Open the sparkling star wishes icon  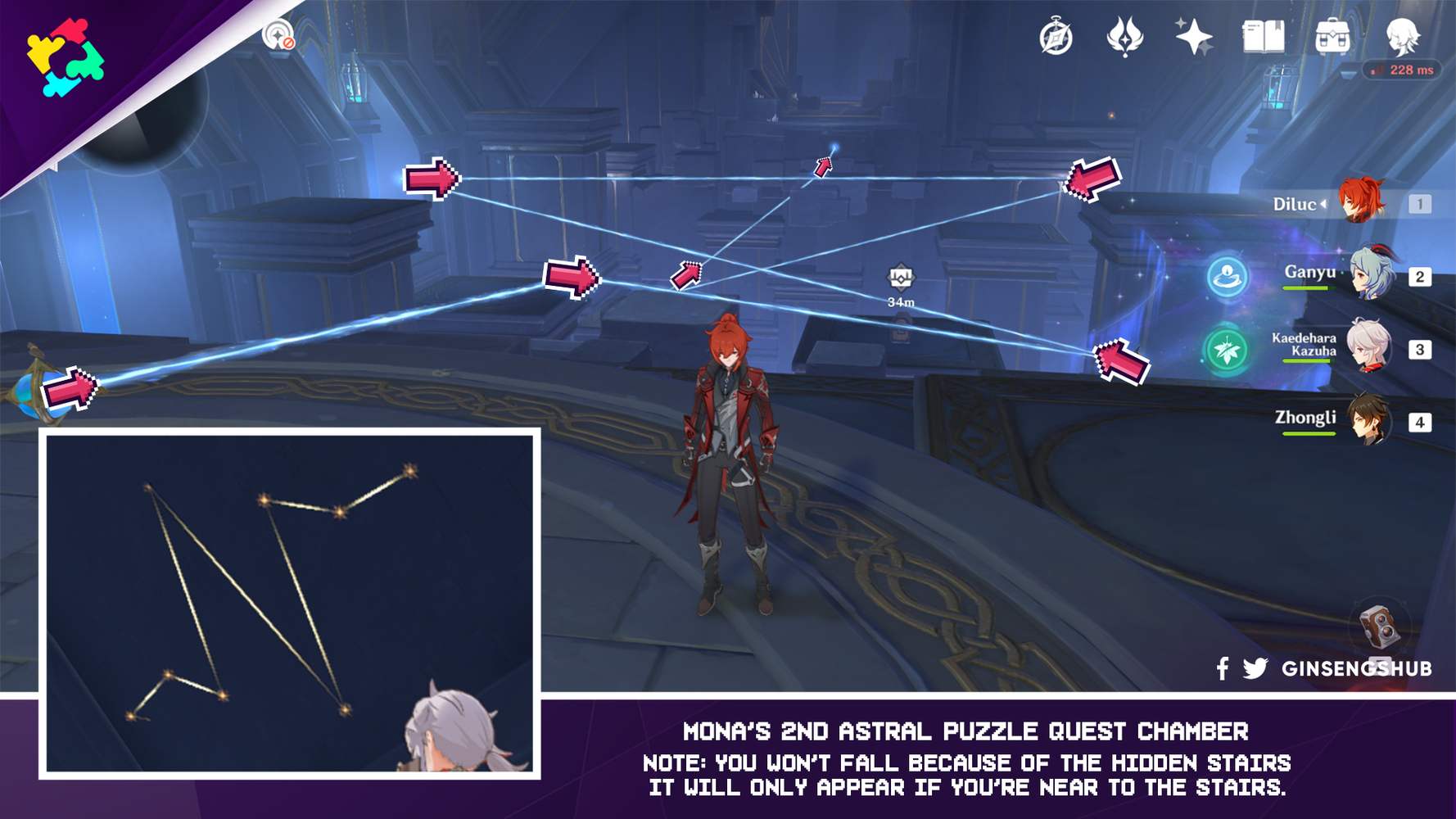tap(1191, 37)
